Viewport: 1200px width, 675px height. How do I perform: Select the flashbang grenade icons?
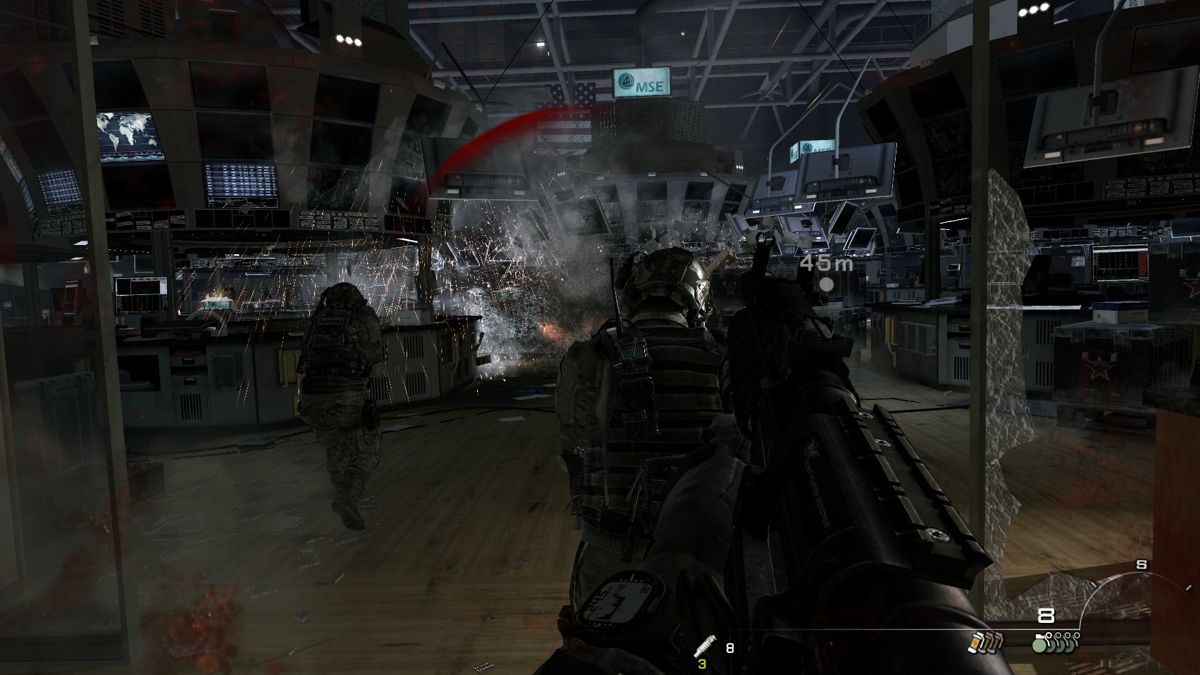984,642
